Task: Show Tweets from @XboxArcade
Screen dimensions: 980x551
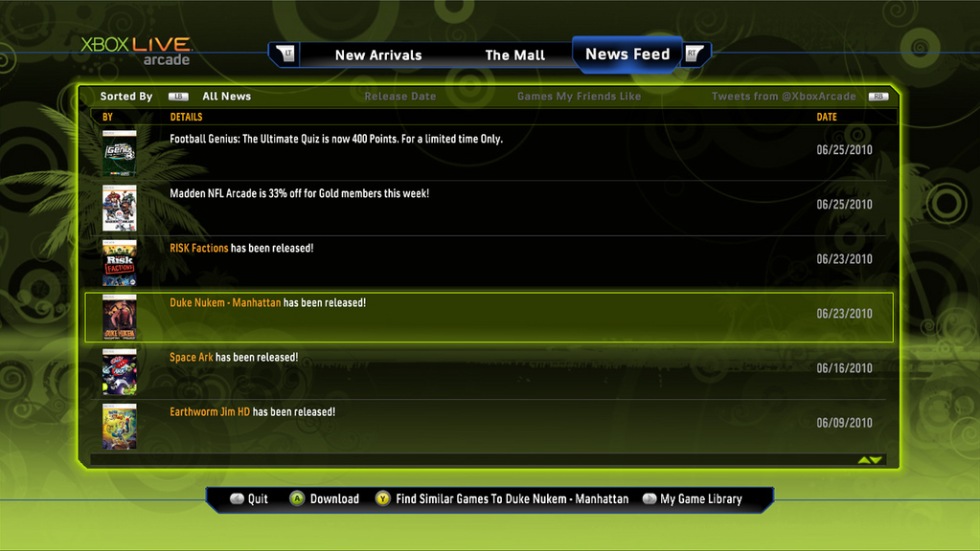Action: [783, 97]
